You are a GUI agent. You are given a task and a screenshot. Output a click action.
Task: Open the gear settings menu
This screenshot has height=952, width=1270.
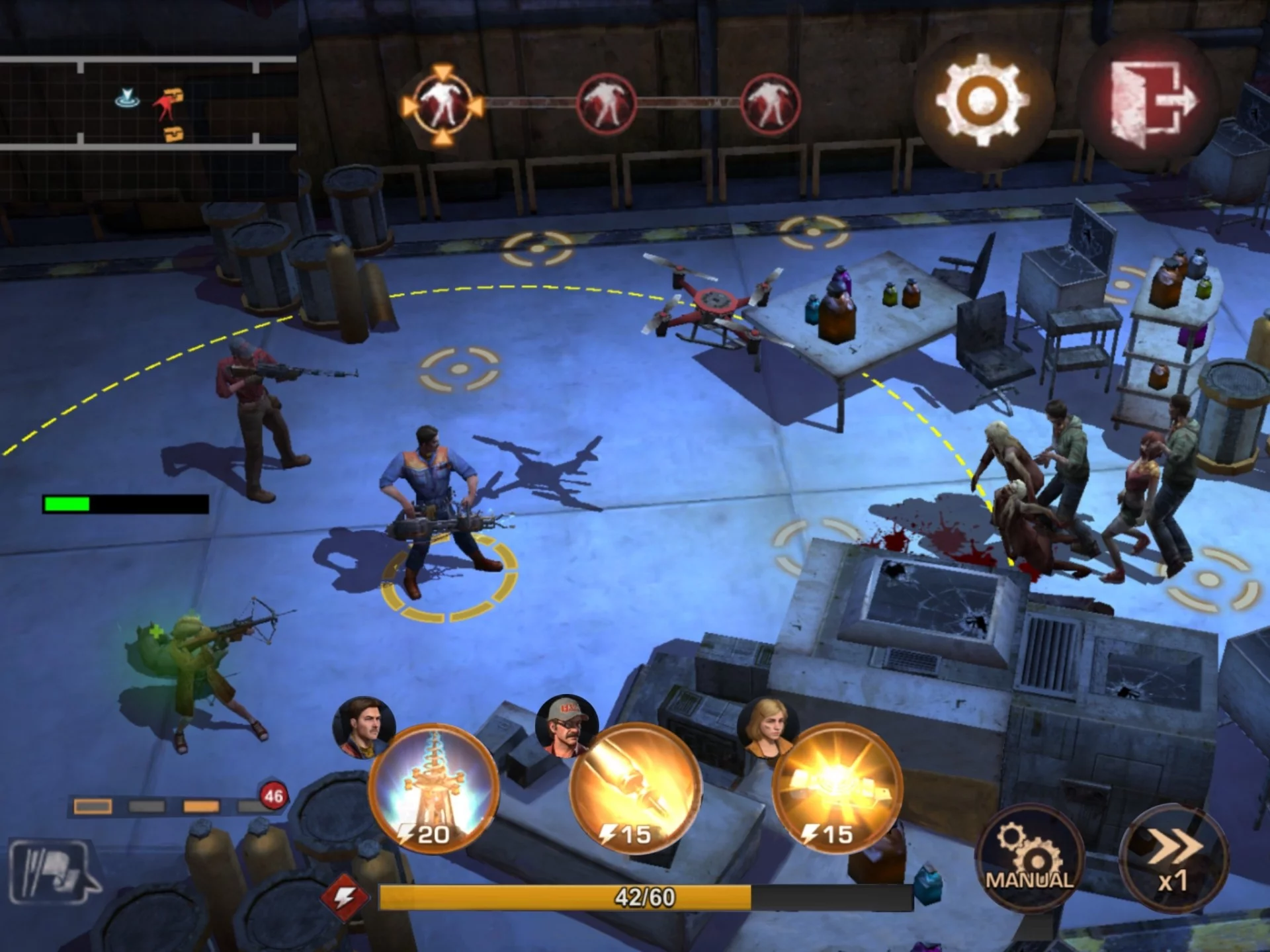[x=982, y=101]
